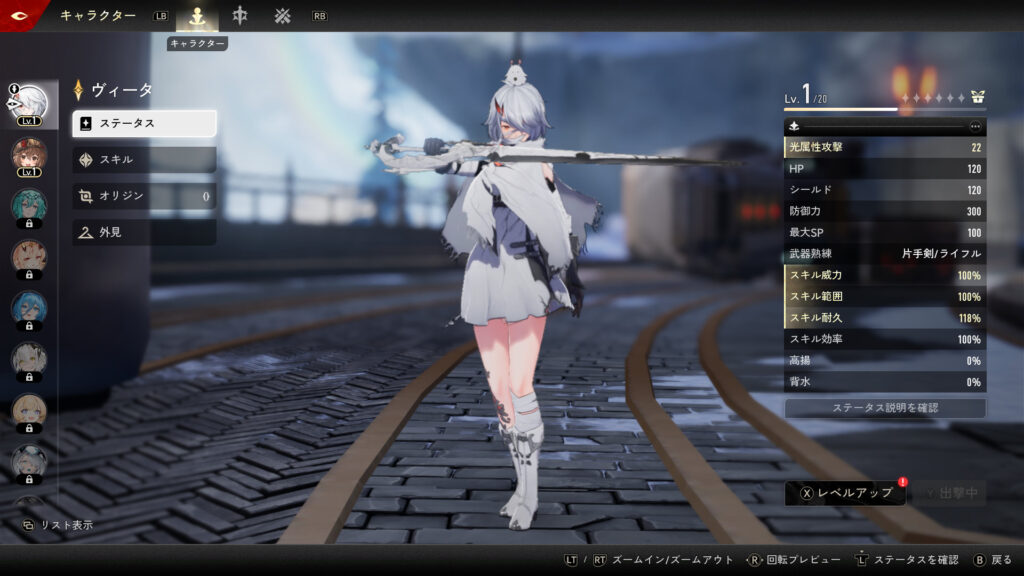
Task: Switch to the sword-and-wings weapon tab
Action: point(240,16)
